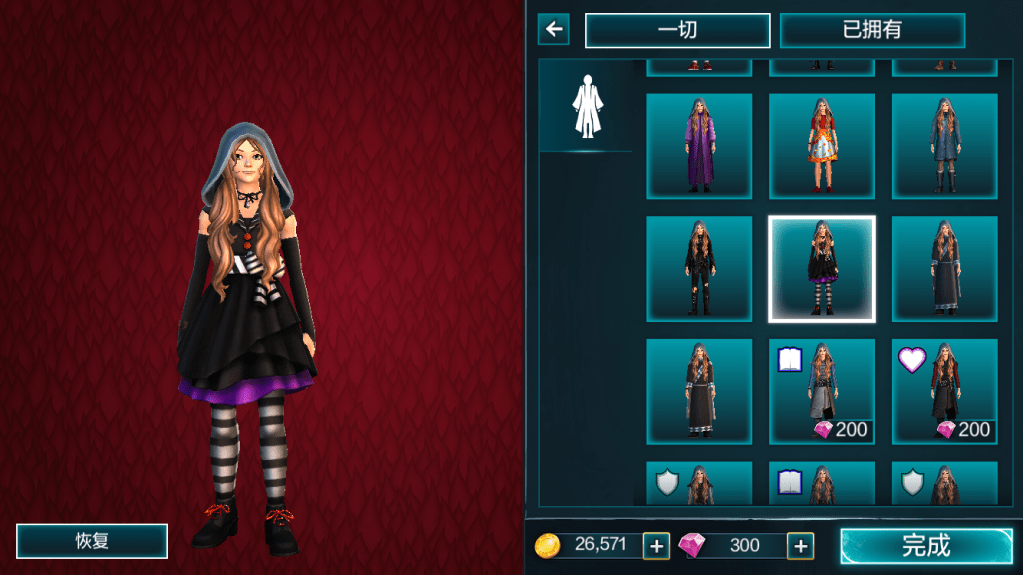Screen dimensions: 1023x575
Task: Choose the red and orange dress outfit
Action: tap(821, 146)
